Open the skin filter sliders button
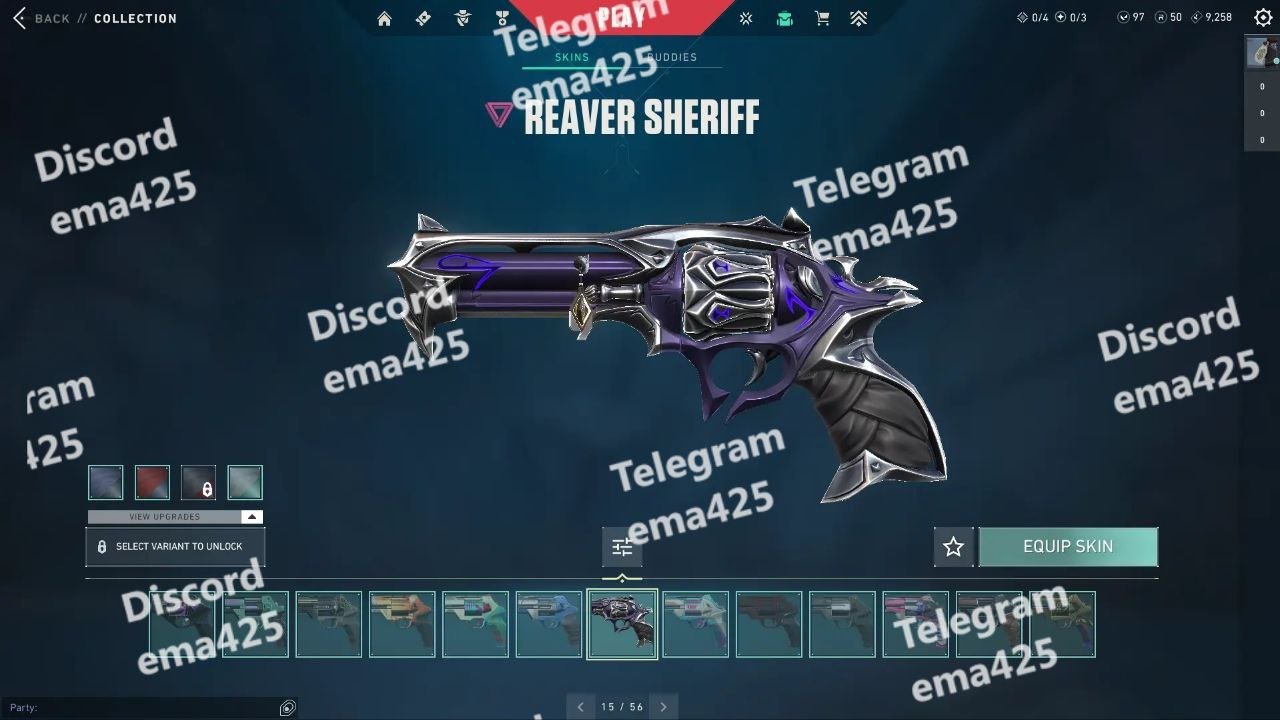The height and width of the screenshot is (720, 1280). [x=622, y=547]
